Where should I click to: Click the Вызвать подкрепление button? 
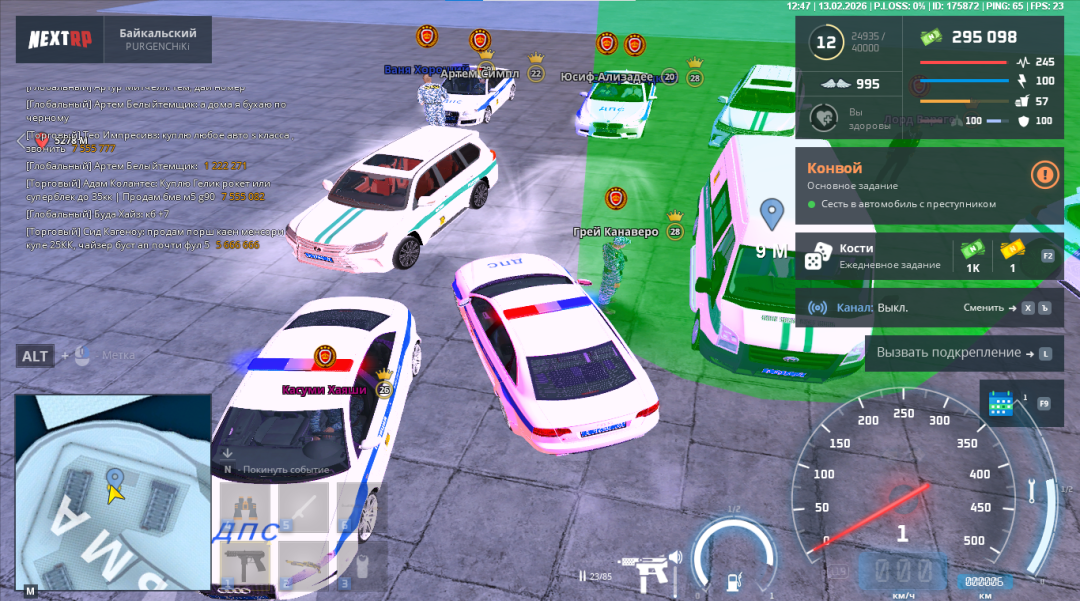(x=962, y=353)
